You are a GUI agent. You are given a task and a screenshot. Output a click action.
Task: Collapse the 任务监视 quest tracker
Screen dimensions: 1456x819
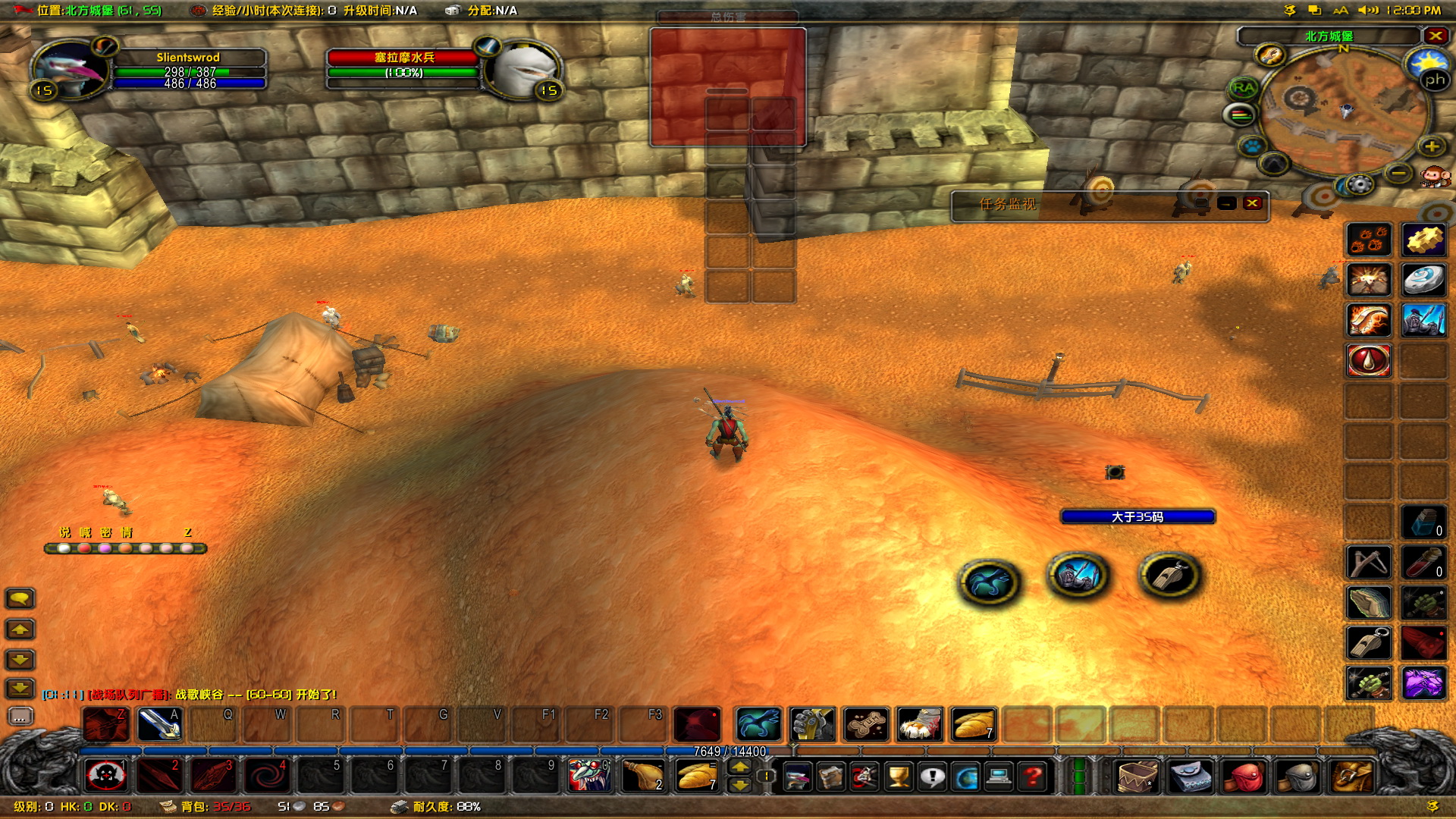click(1227, 205)
